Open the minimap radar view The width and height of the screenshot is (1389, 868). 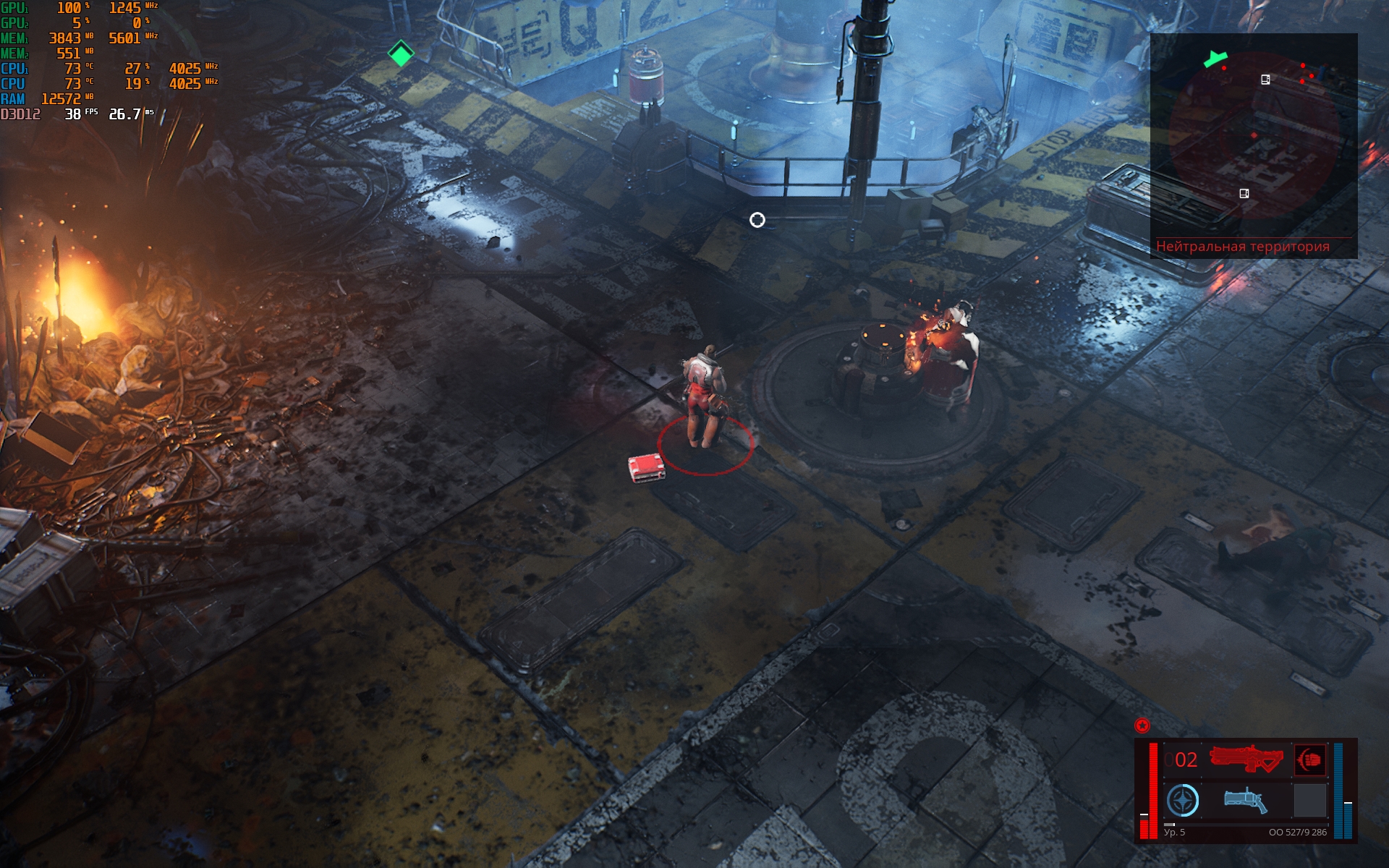1253,137
